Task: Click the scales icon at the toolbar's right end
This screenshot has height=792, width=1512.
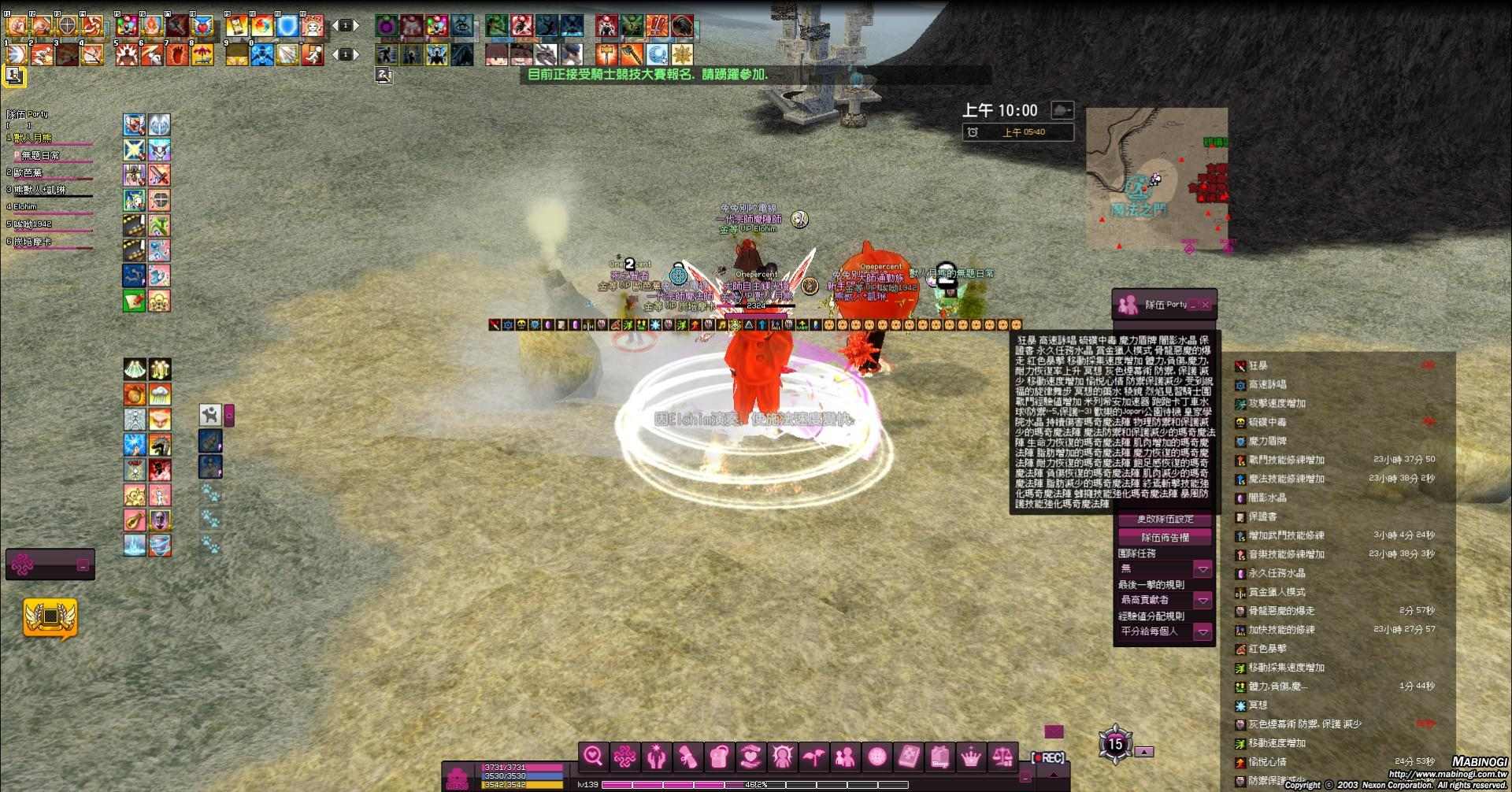Action: (1003, 757)
